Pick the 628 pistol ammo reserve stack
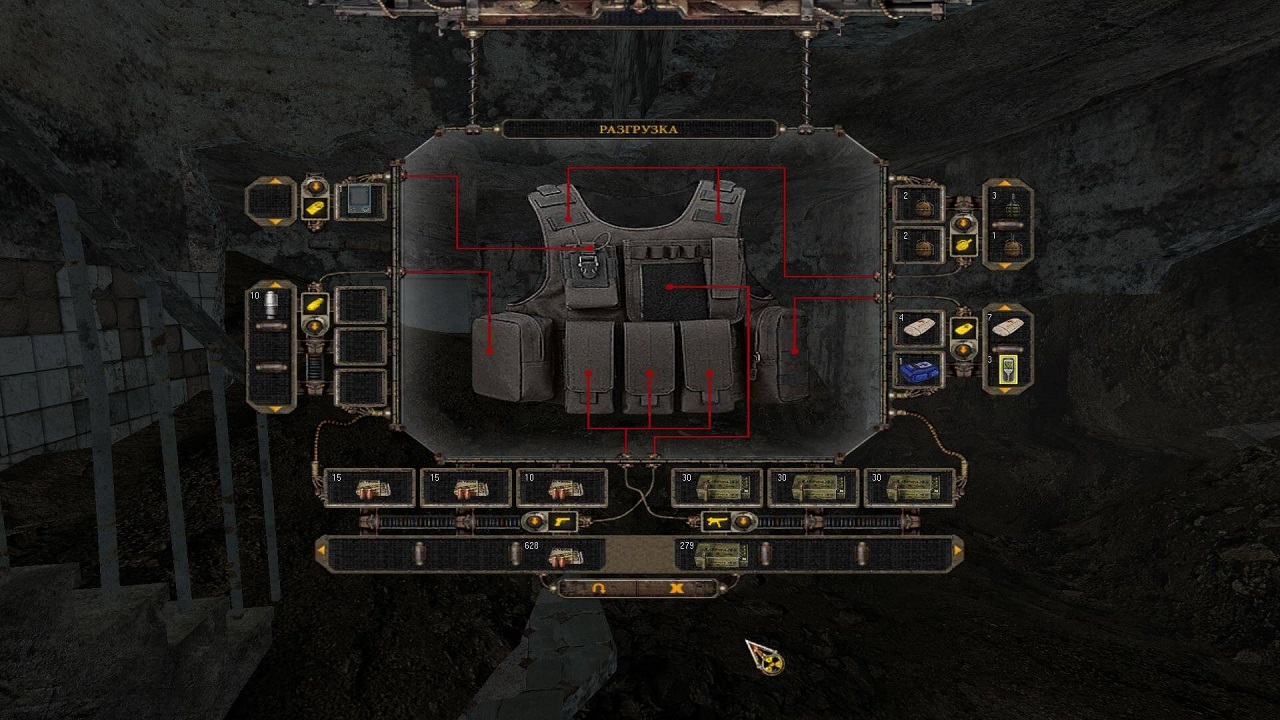Image resolution: width=1280 pixels, height=720 pixels. click(558, 555)
